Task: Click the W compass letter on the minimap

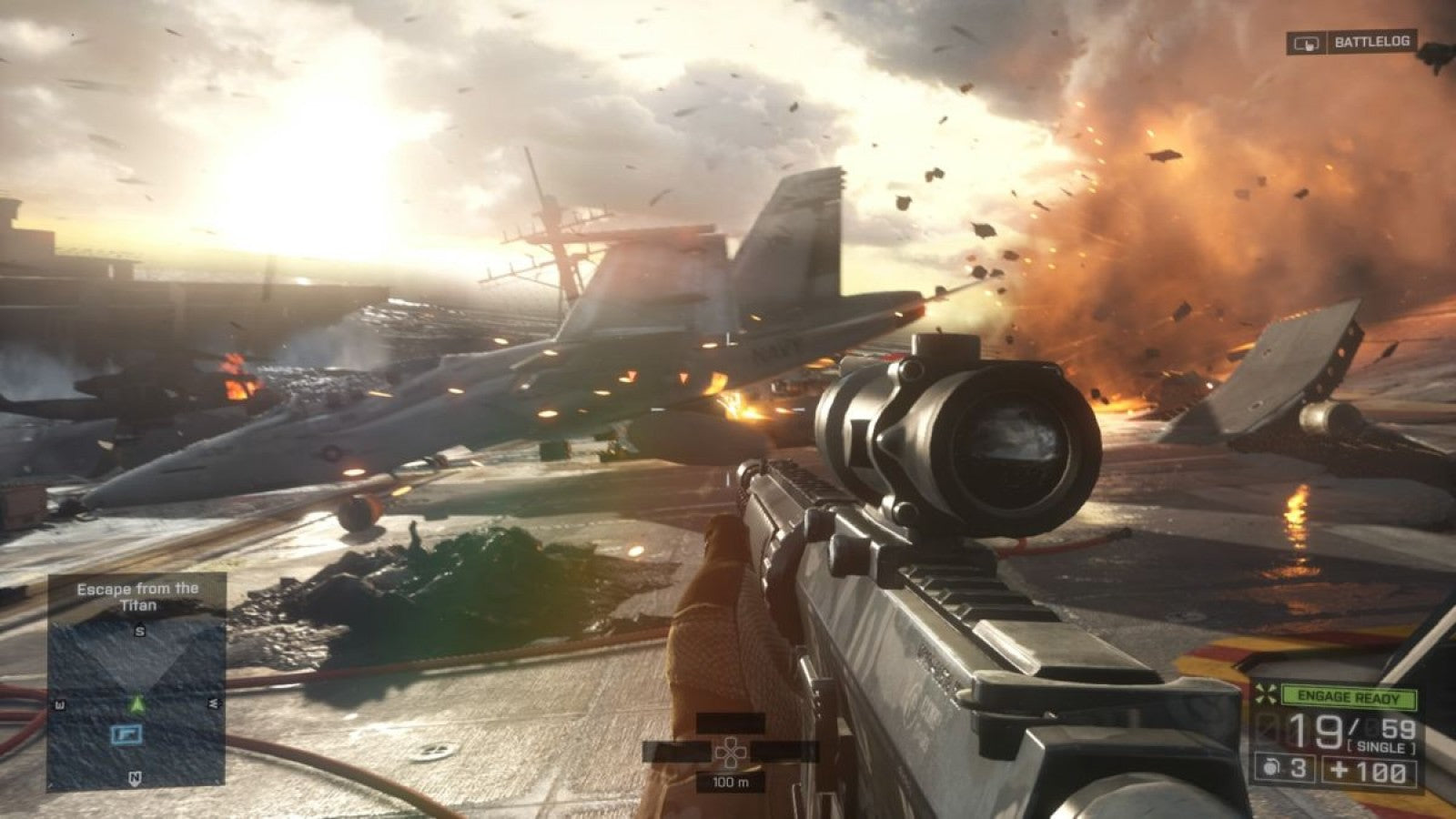Action: click(x=58, y=703)
